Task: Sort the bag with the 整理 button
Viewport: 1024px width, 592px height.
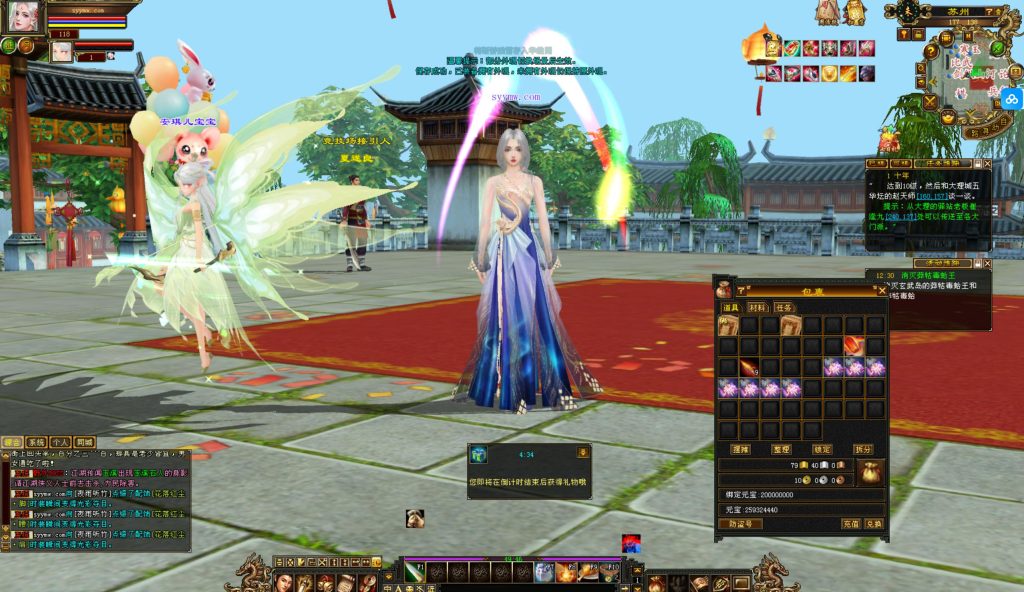Action: pos(780,450)
